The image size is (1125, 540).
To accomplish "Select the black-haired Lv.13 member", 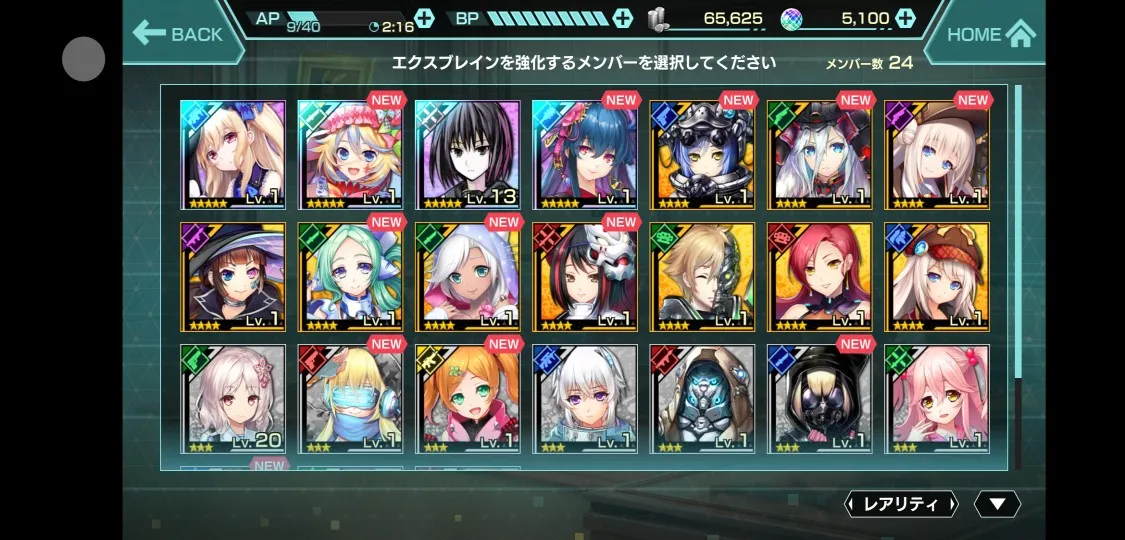I will tap(467, 154).
